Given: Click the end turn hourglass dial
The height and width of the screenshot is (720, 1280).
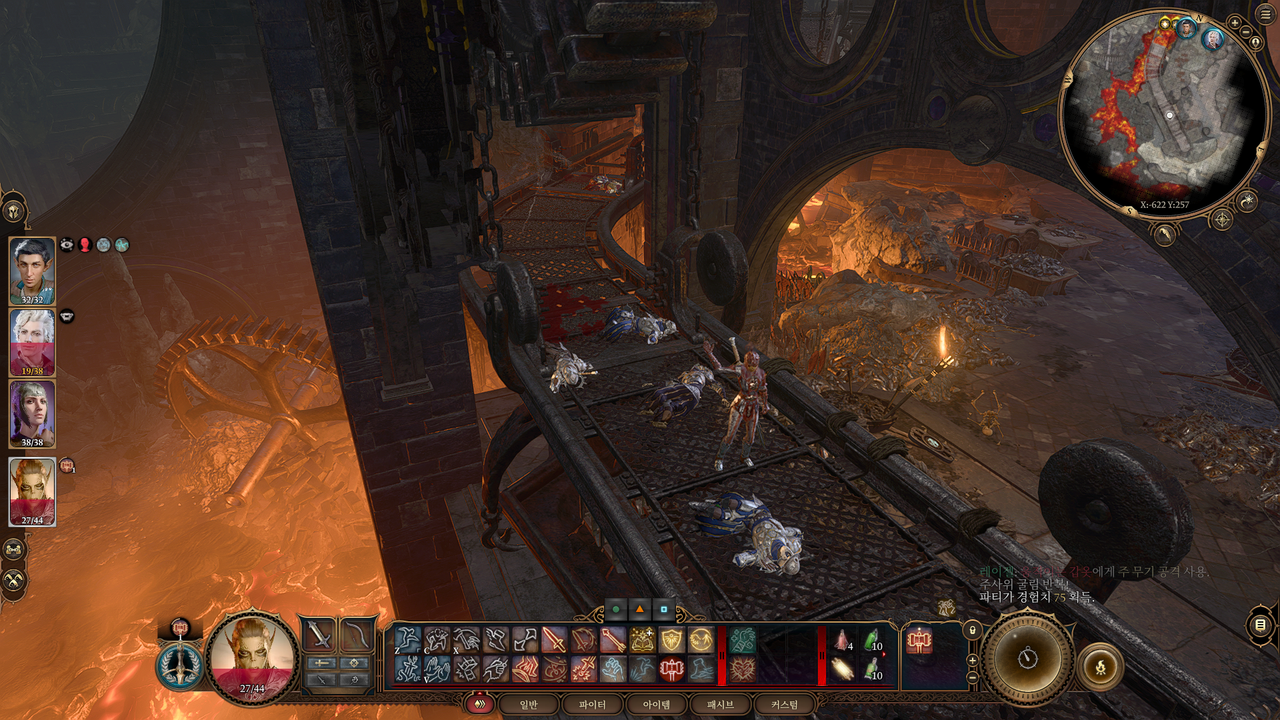Looking at the screenshot, I should pyautogui.click(x=1027, y=658).
